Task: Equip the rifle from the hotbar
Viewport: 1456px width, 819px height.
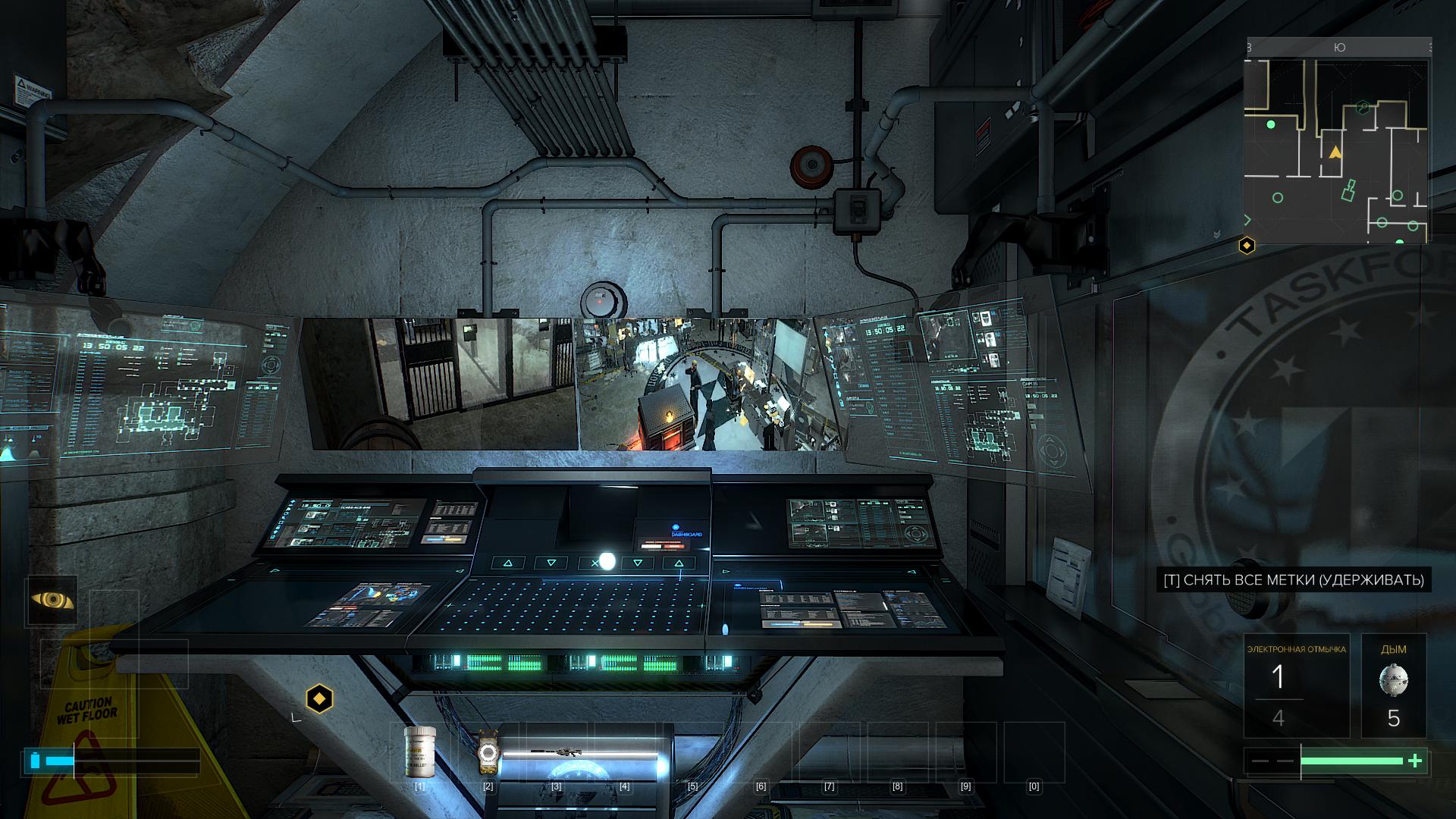Action: 557,752
